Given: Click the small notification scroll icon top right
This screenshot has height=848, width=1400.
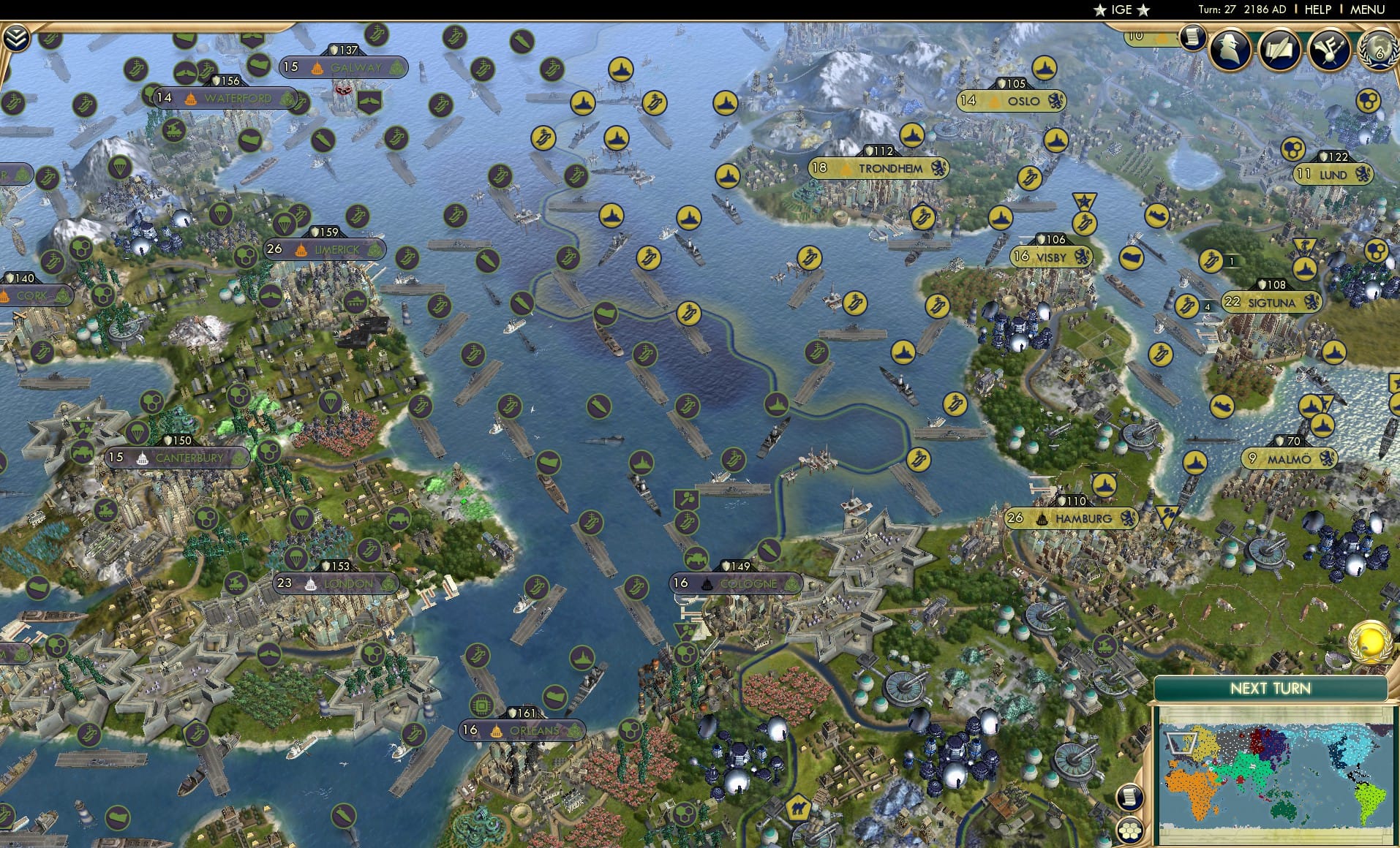Looking at the screenshot, I should tap(1194, 38).
